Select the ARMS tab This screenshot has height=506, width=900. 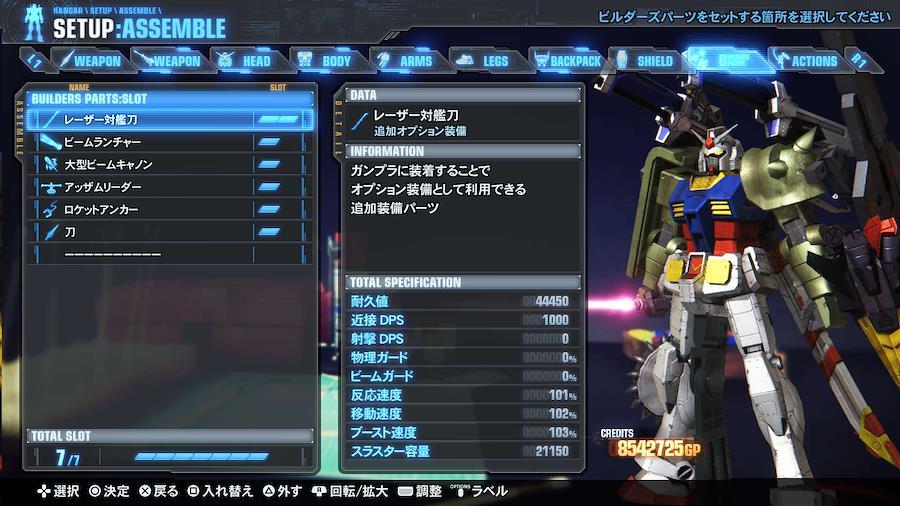pyautogui.click(x=407, y=61)
